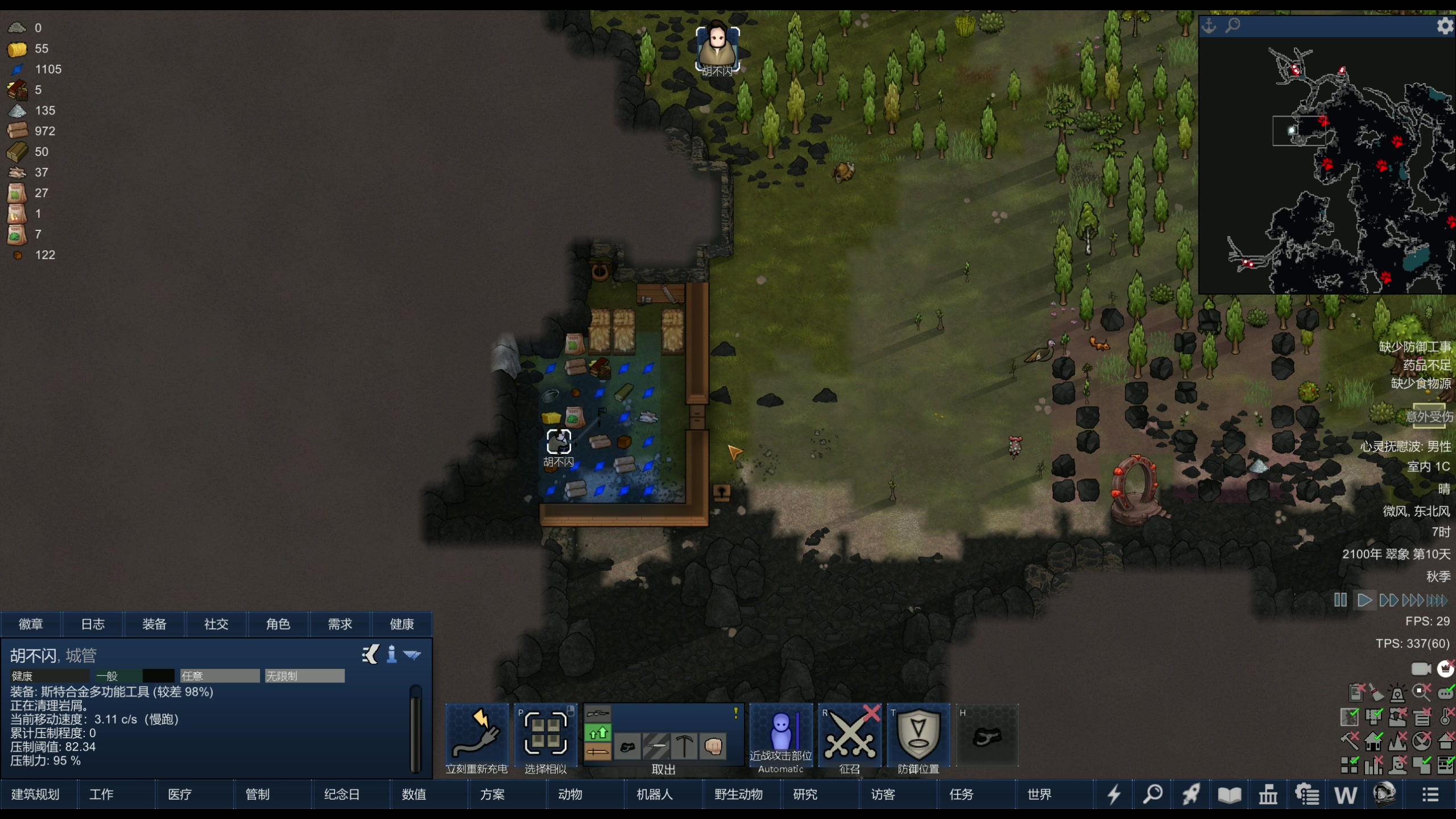The height and width of the screenshot is (819, 1456).
Task: Open minimap settings gear
Action: [x=1444, y=26]
